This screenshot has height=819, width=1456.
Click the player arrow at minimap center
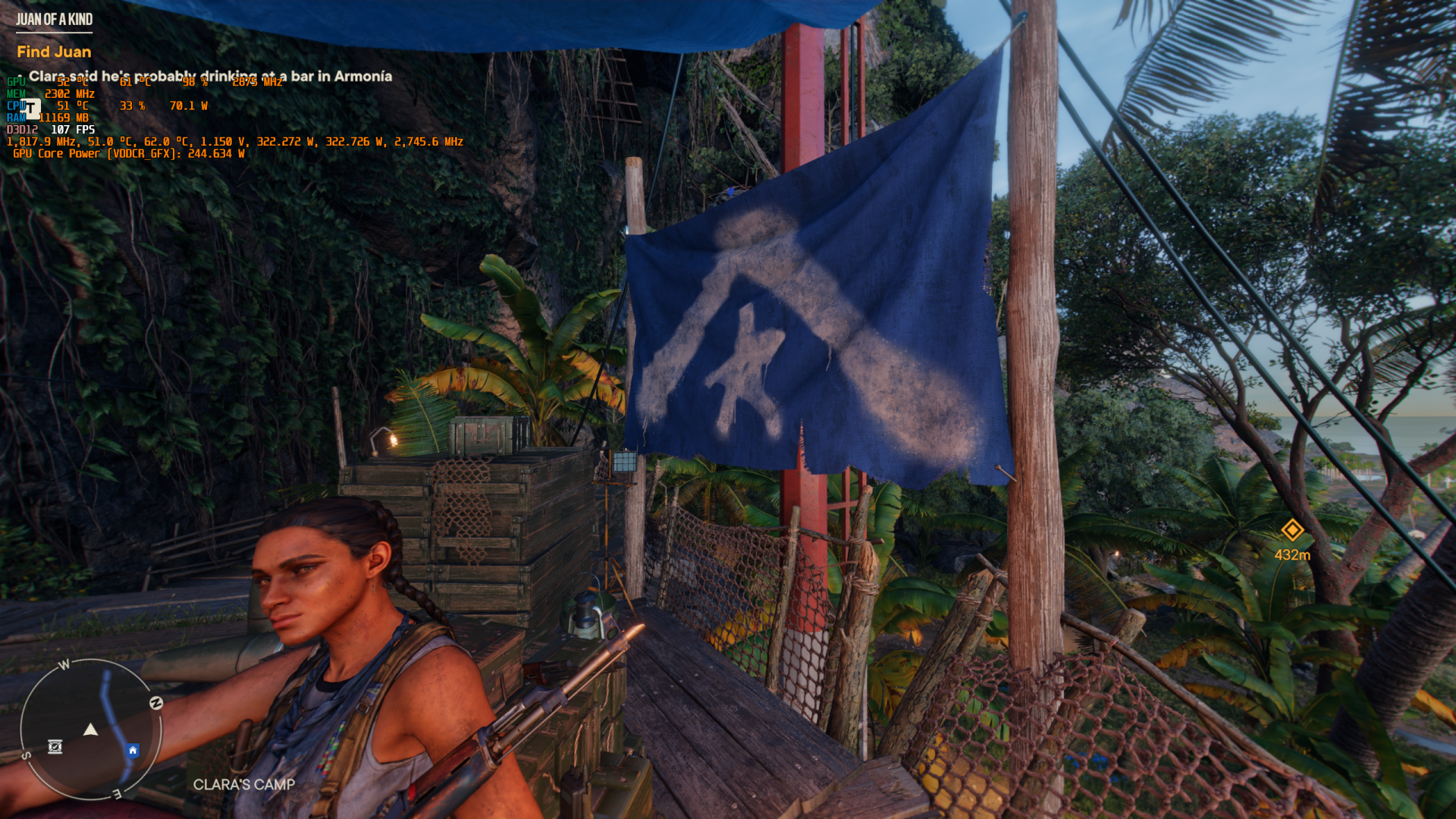[x=90, y=730]
